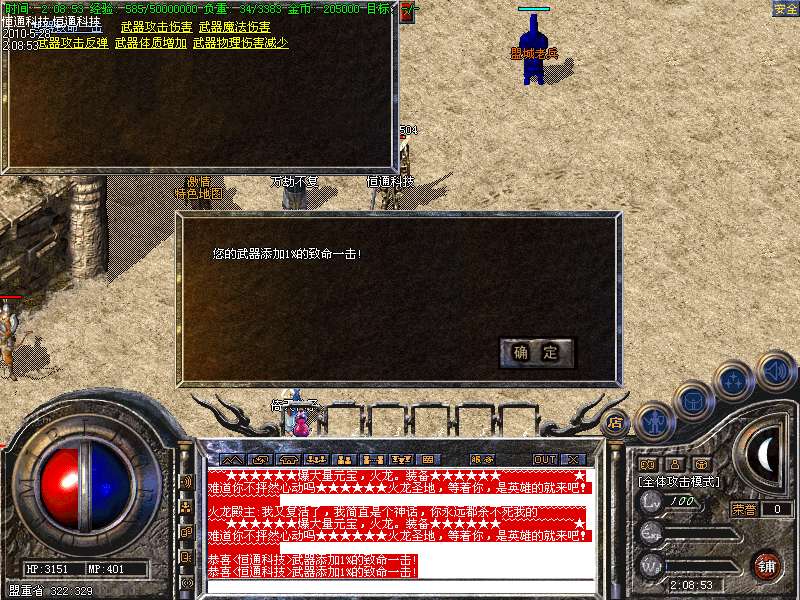Screen dimensions: 800x600
Task: Choose the 武器攻击伤害 option
Action: (156, 27)
